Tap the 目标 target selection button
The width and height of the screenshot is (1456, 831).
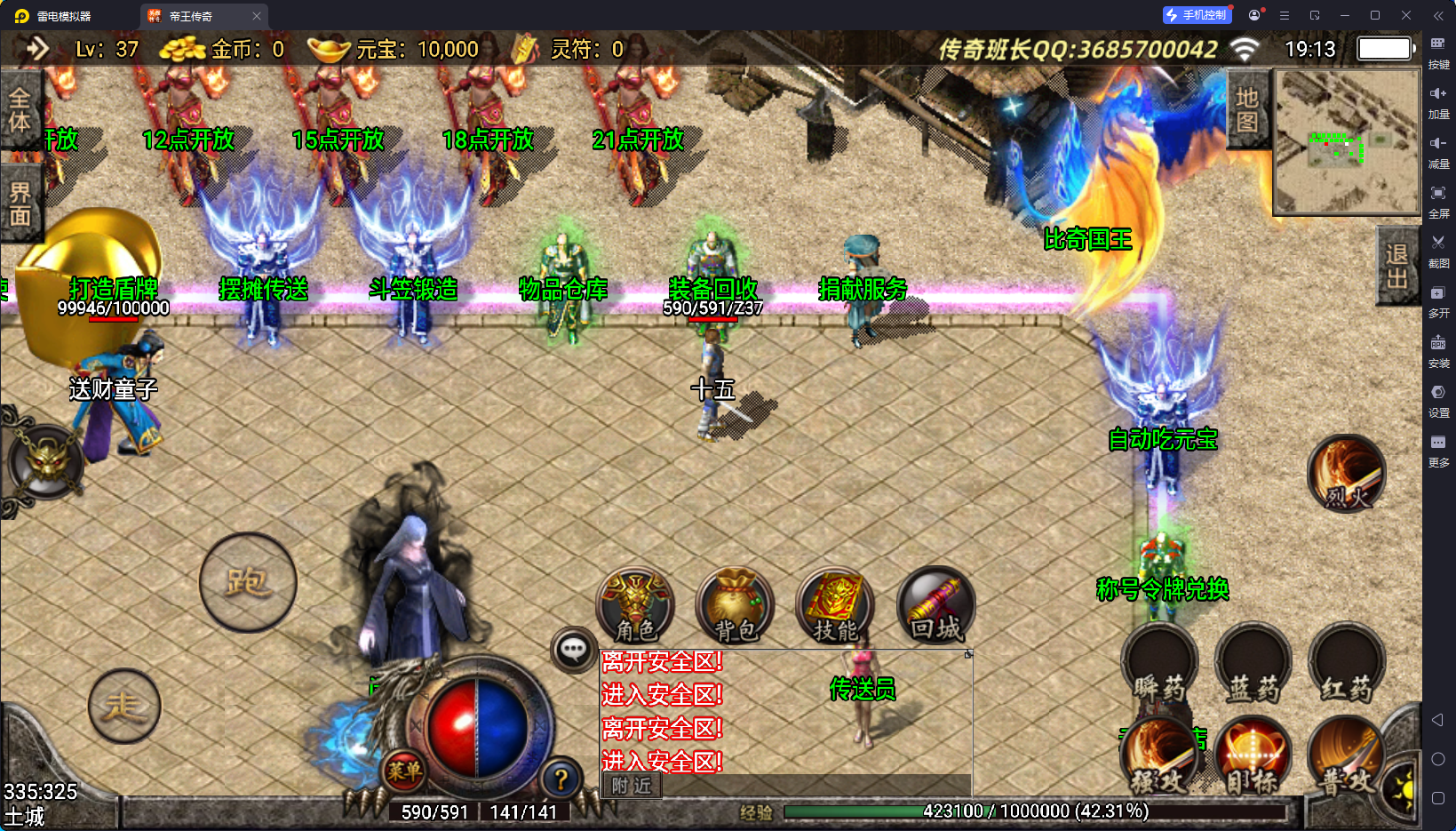[x=1253, y=755]
